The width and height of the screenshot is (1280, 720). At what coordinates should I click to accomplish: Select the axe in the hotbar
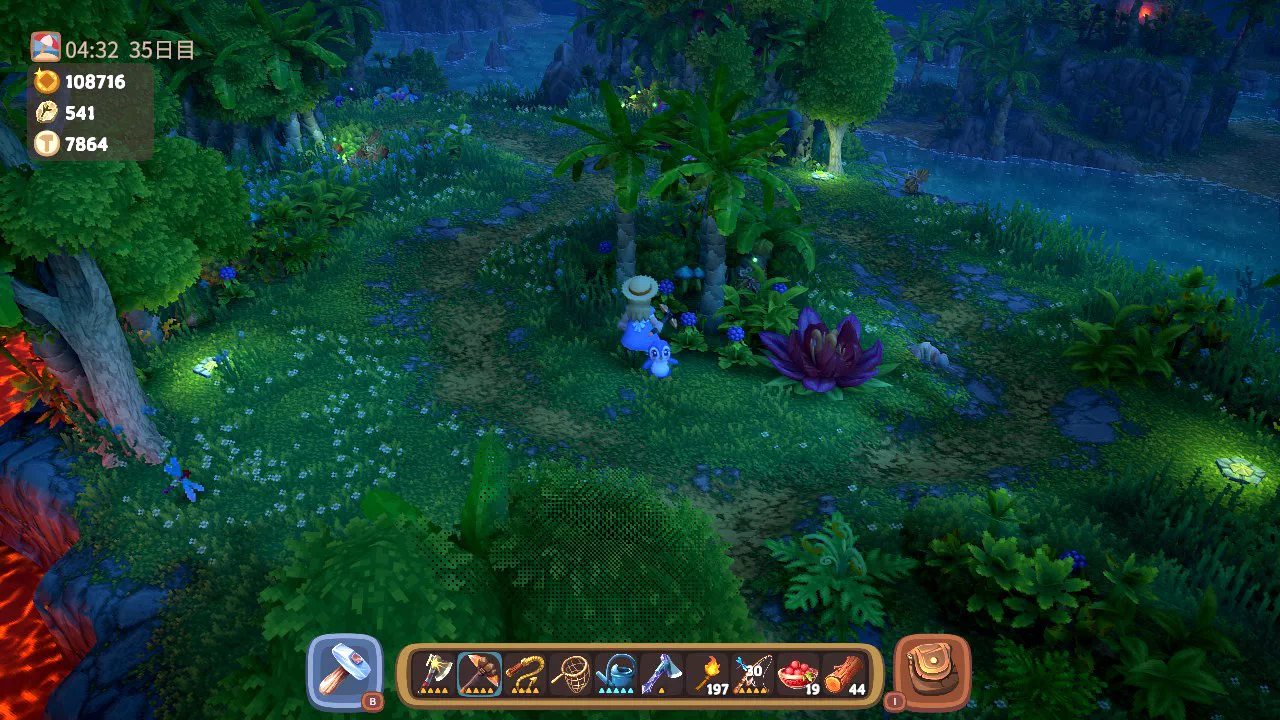click(x=433, y=673)
